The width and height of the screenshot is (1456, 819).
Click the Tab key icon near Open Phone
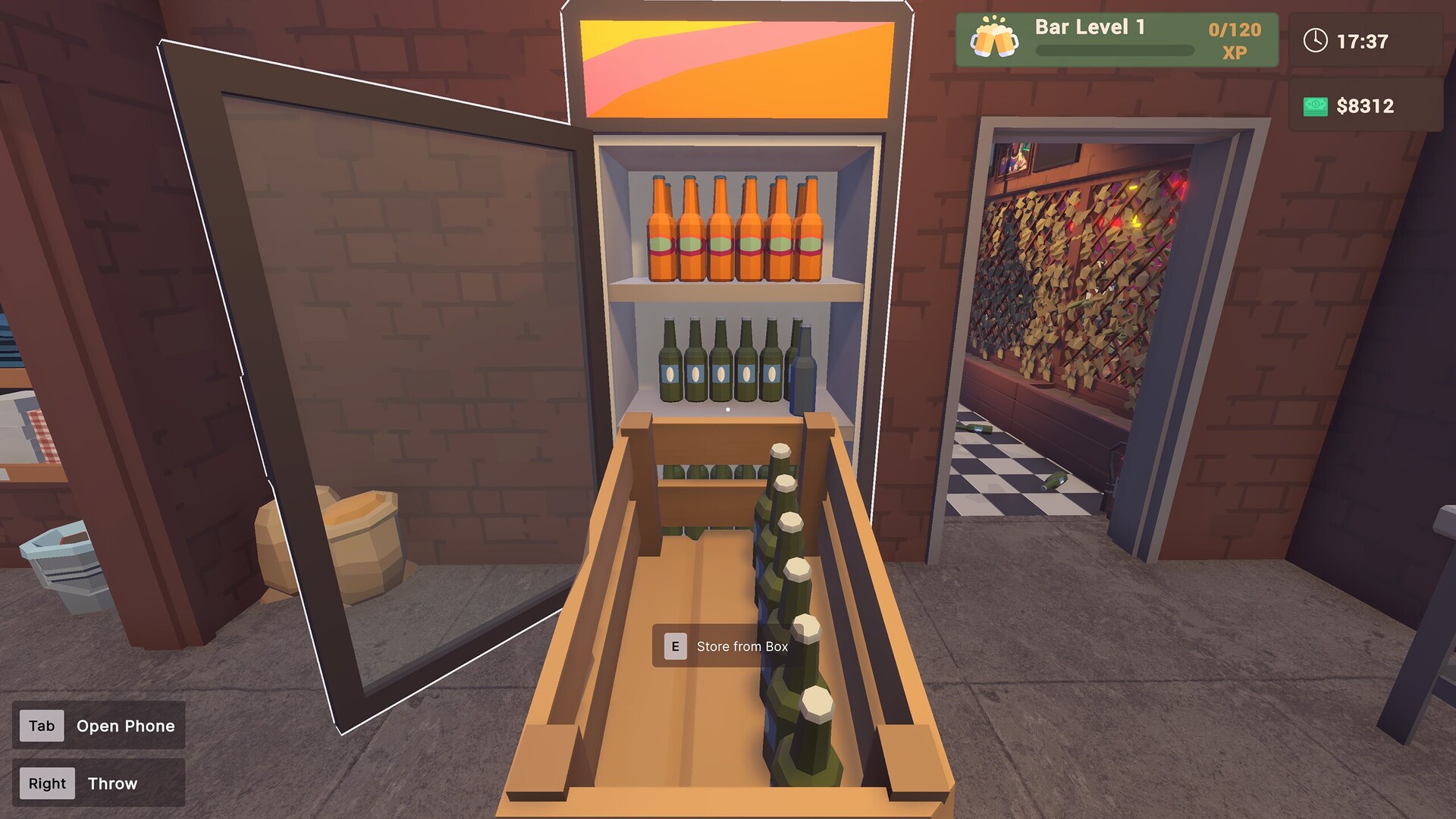click(42, 726)
